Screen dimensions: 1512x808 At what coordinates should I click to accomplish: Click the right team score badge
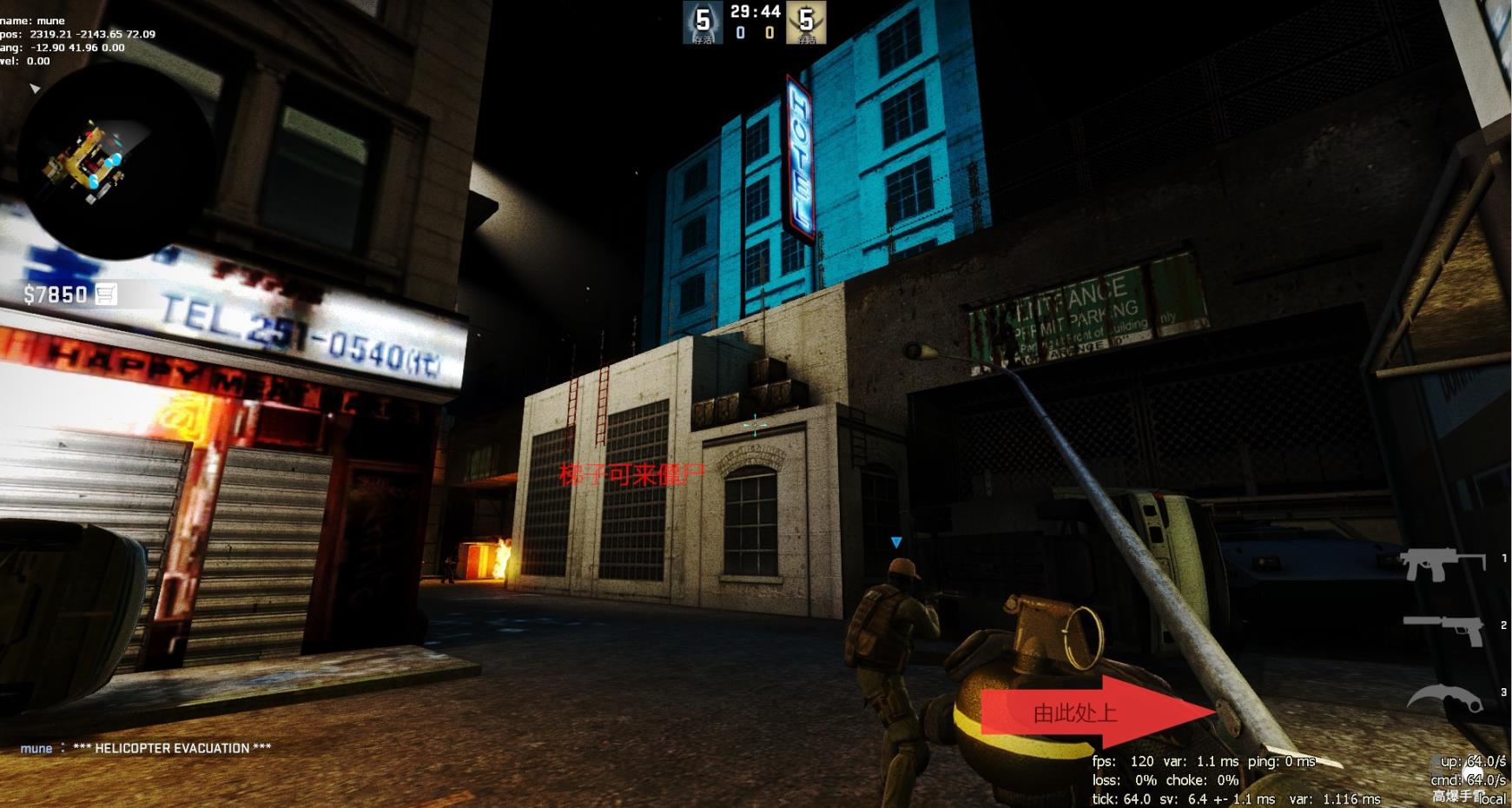pyautogui.click(x=806, y=22)
